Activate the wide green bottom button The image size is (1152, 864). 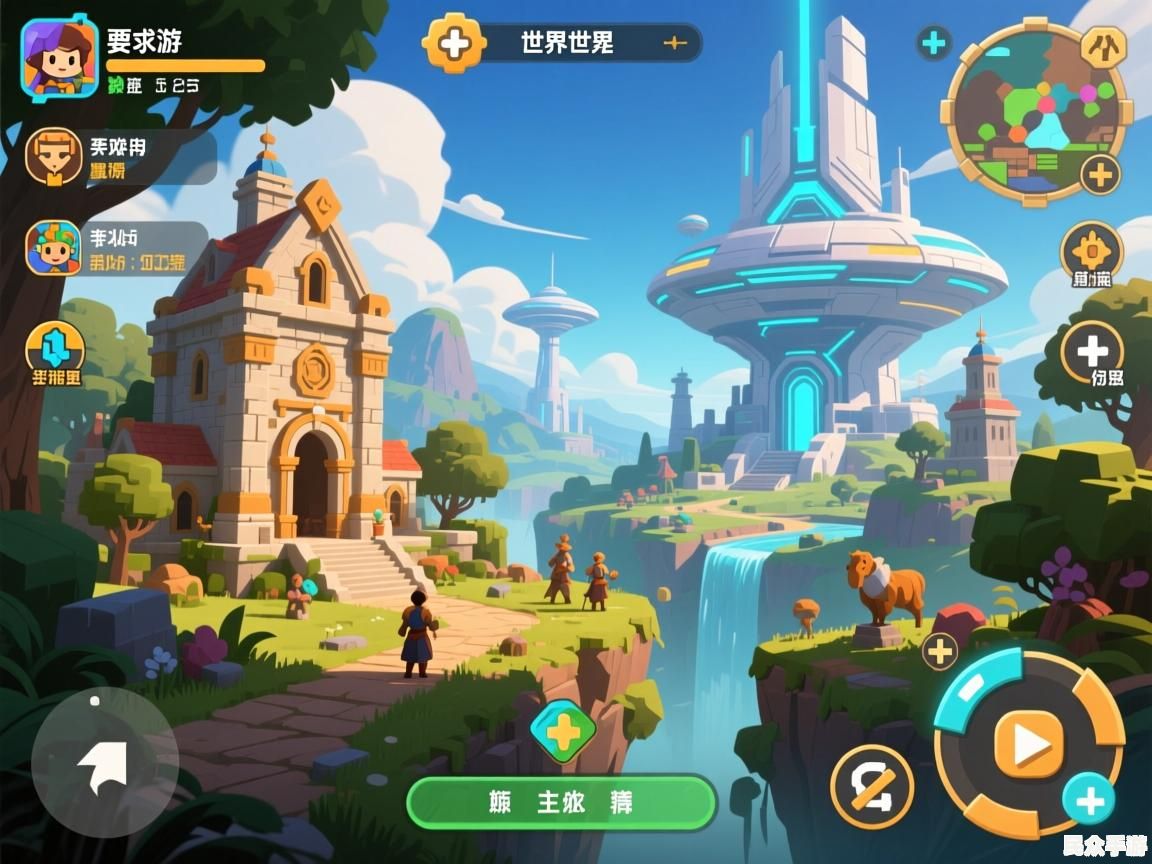562,802
